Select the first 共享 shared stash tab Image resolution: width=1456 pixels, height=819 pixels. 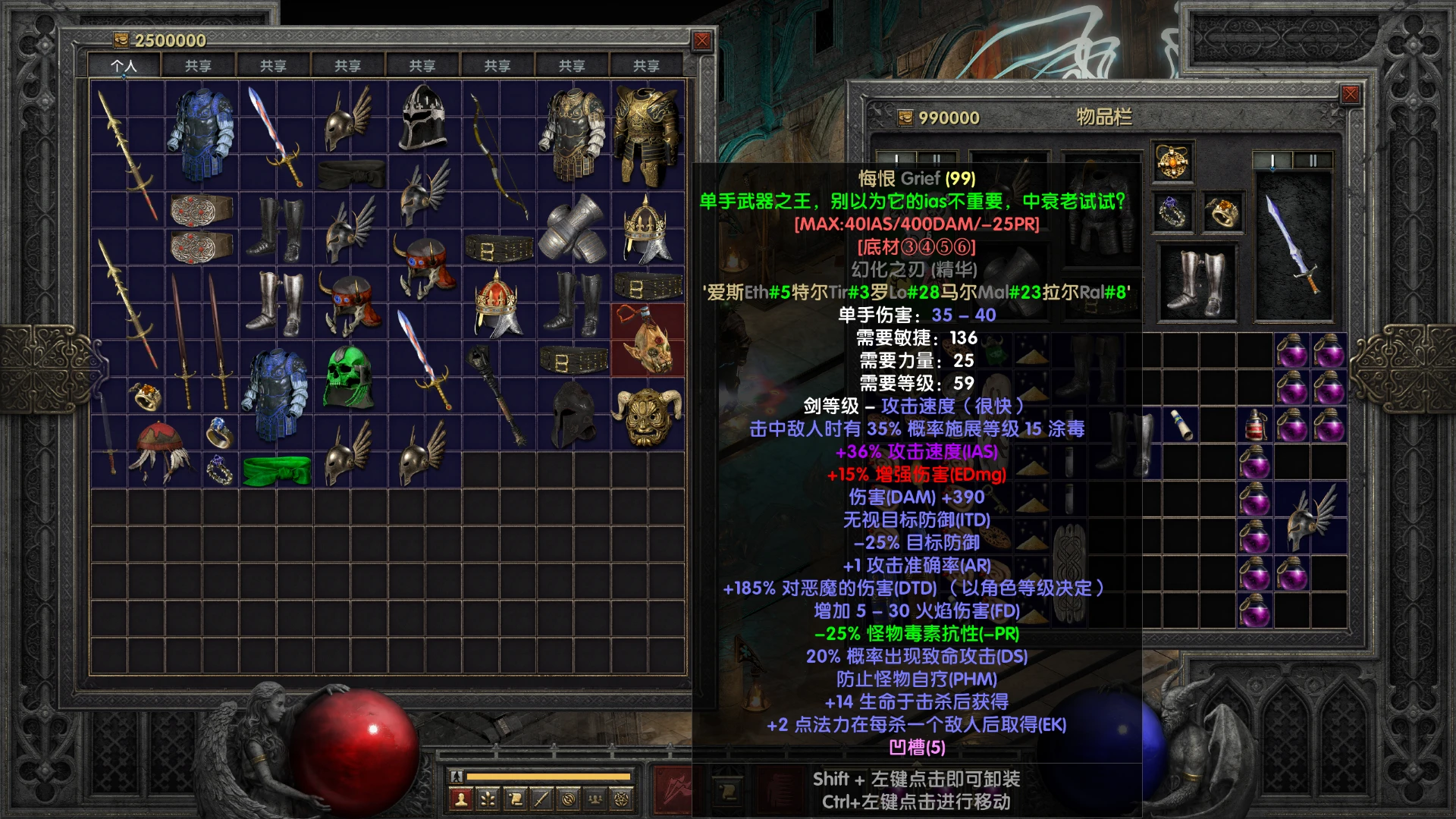tap(199, 65)
